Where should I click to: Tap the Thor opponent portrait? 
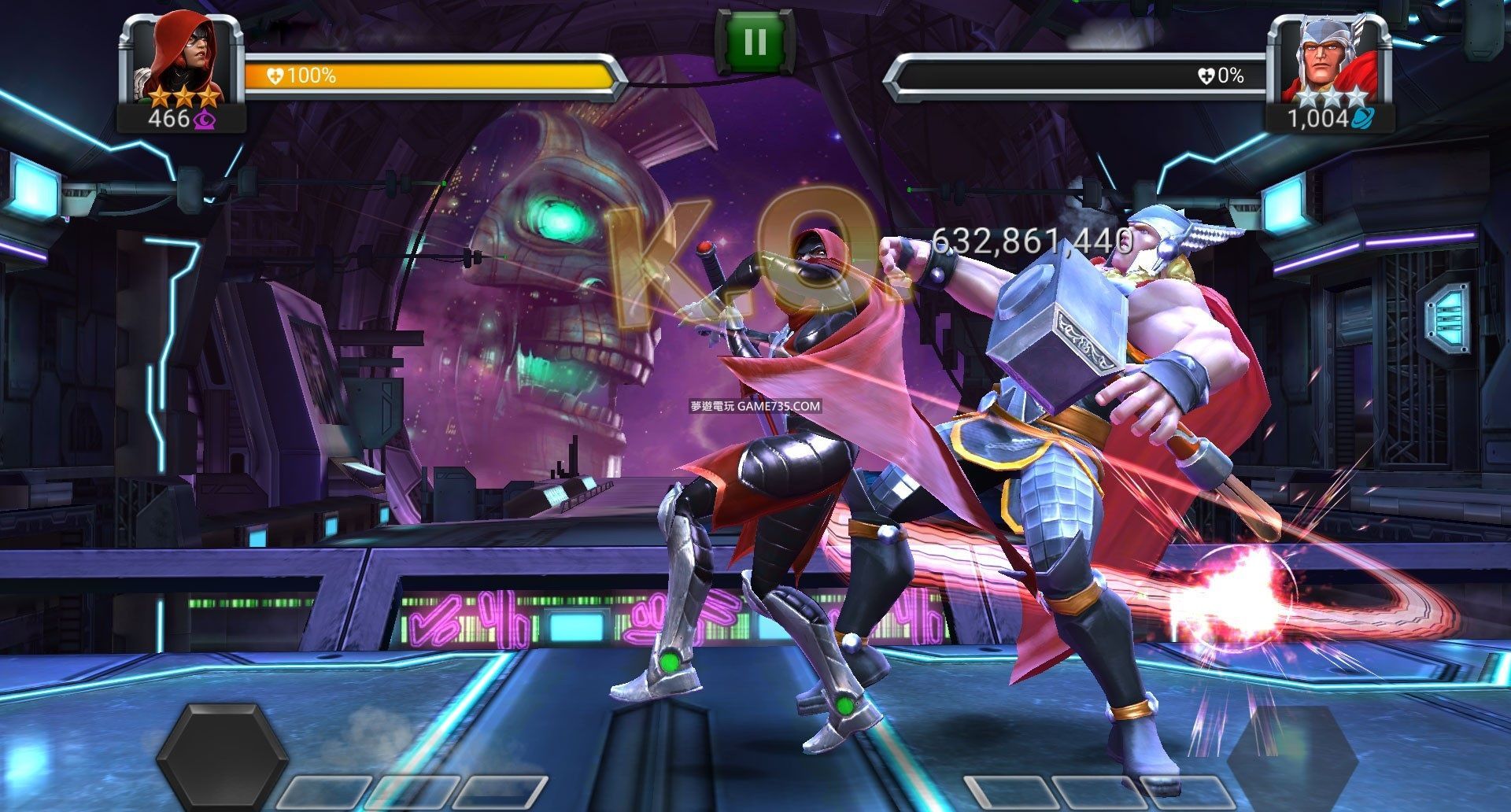(1328, 54)
